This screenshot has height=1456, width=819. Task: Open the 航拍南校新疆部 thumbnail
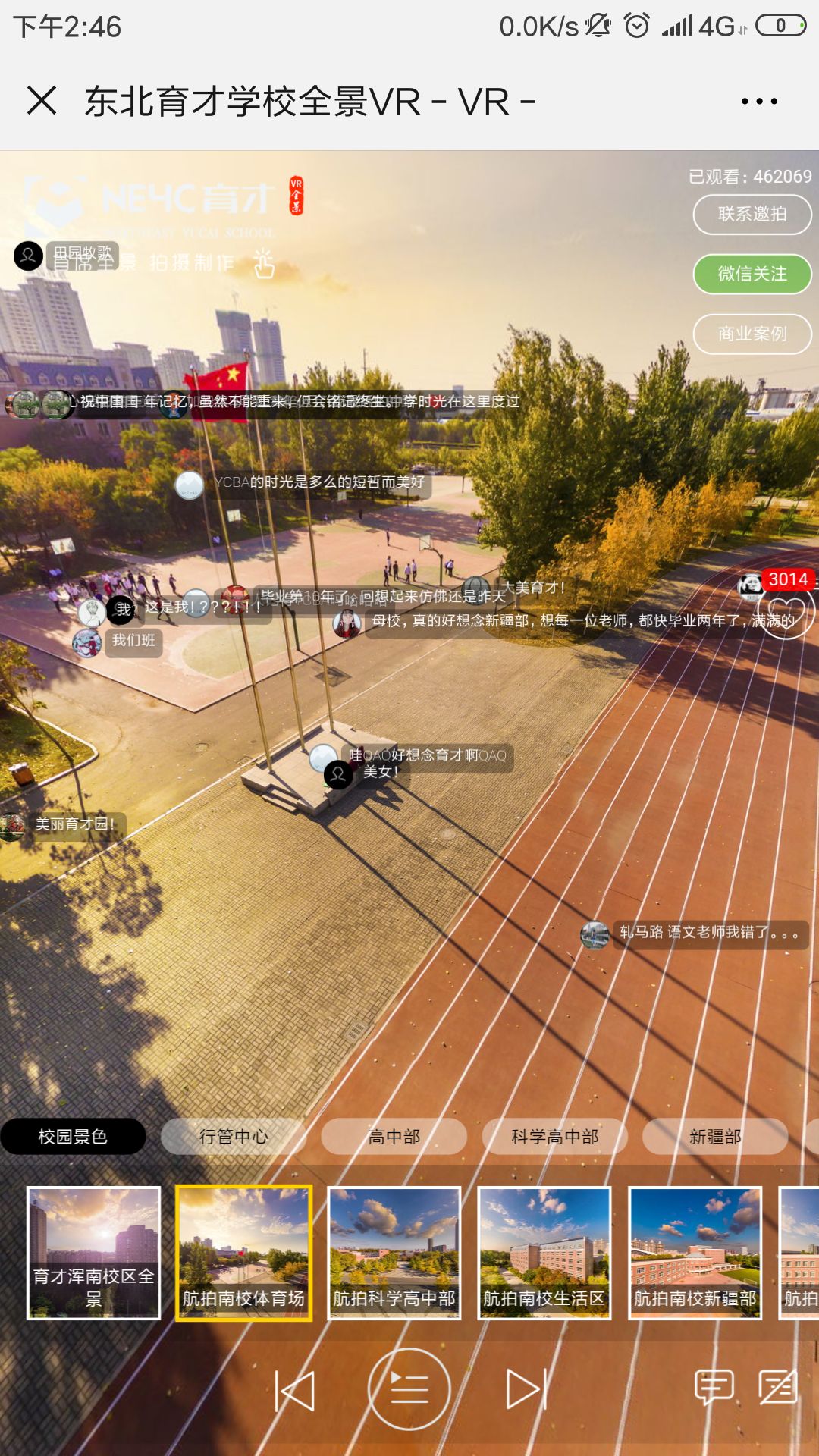pyautogui.click(x=695, y=1253)
